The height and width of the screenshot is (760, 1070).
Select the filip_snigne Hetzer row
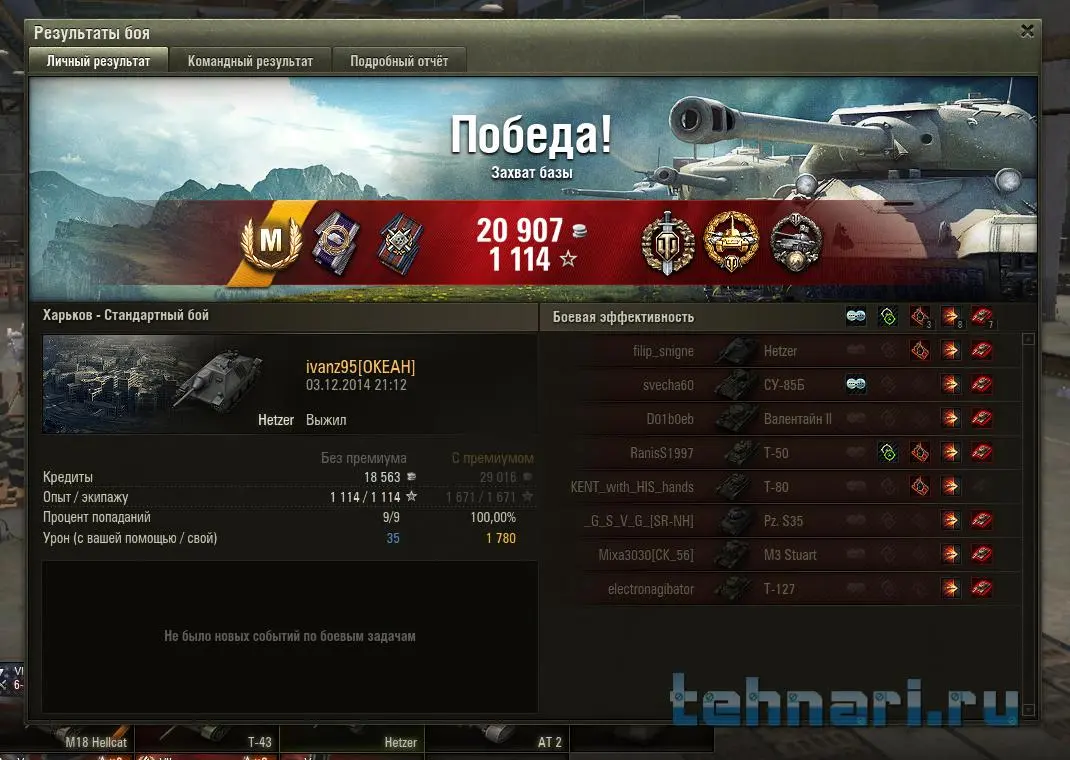coord(780,351)
